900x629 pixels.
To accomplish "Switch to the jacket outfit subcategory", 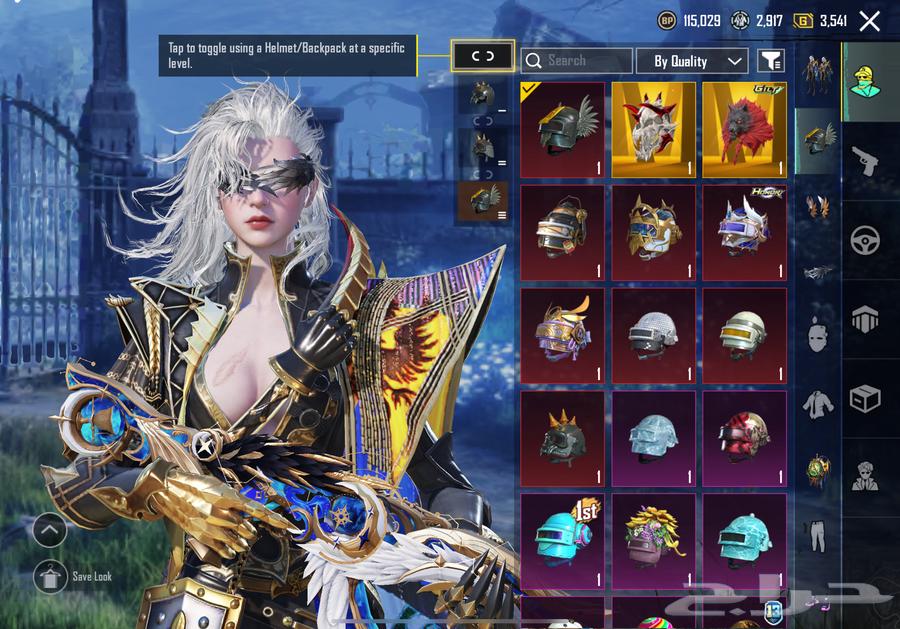I will coord(819,404).
